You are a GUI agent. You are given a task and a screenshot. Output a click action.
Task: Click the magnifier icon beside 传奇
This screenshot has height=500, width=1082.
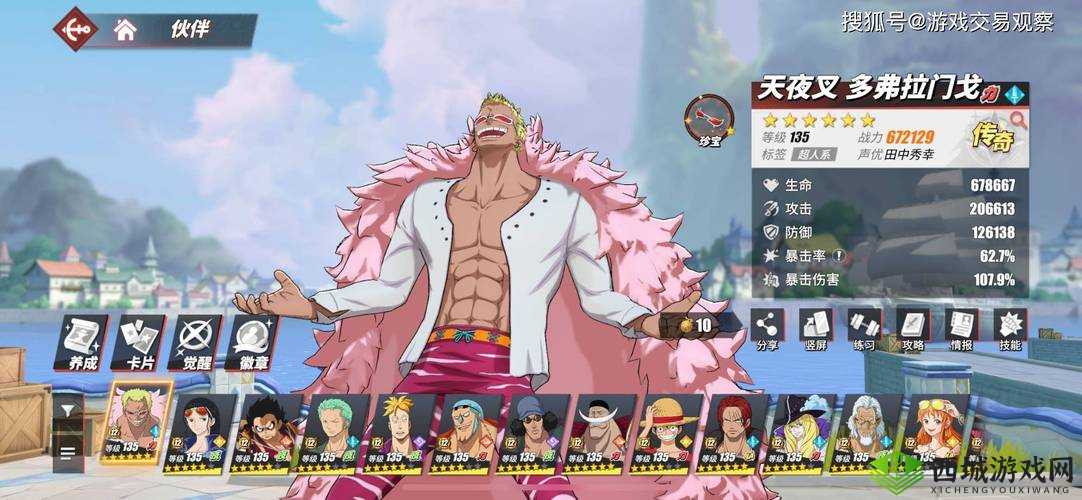[x=1018, y=119]
